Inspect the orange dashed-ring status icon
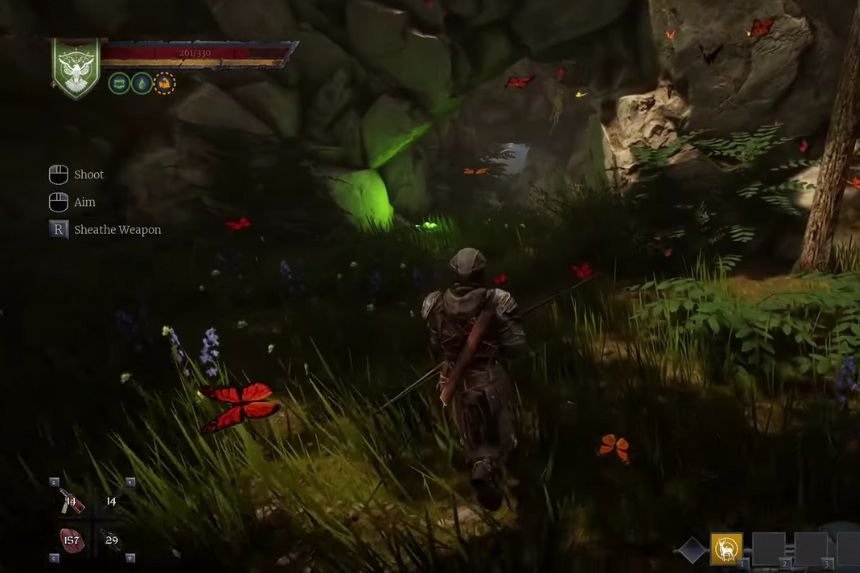Viewport: 860px width, 573px height. (x=164, y=83)
